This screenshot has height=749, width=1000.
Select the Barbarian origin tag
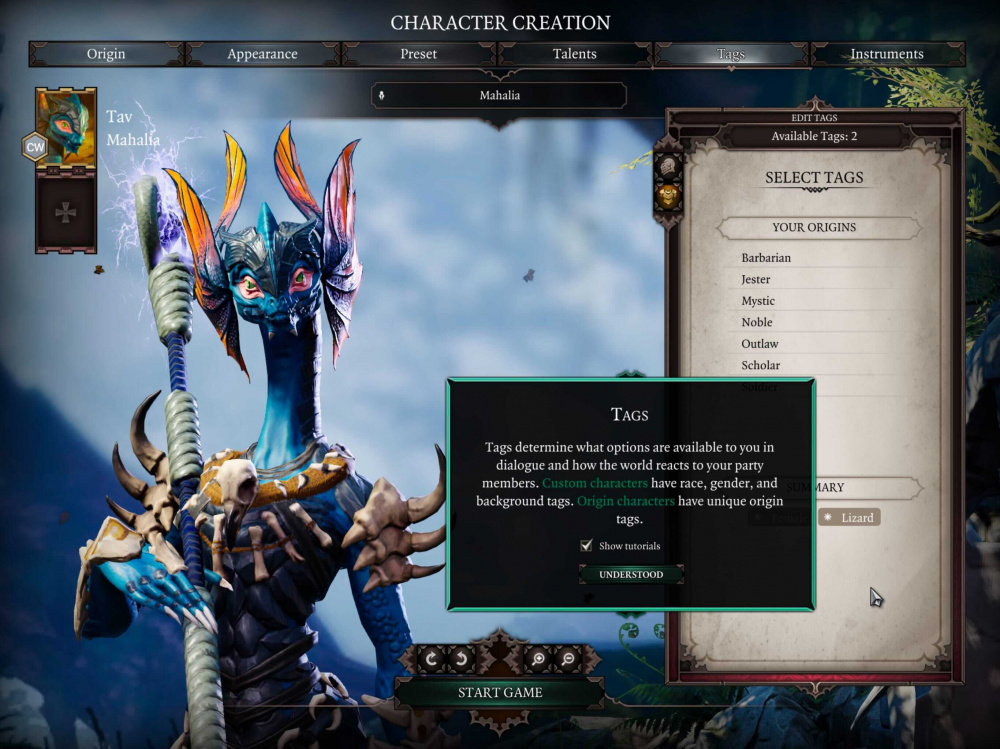click(x=766, y=258)
